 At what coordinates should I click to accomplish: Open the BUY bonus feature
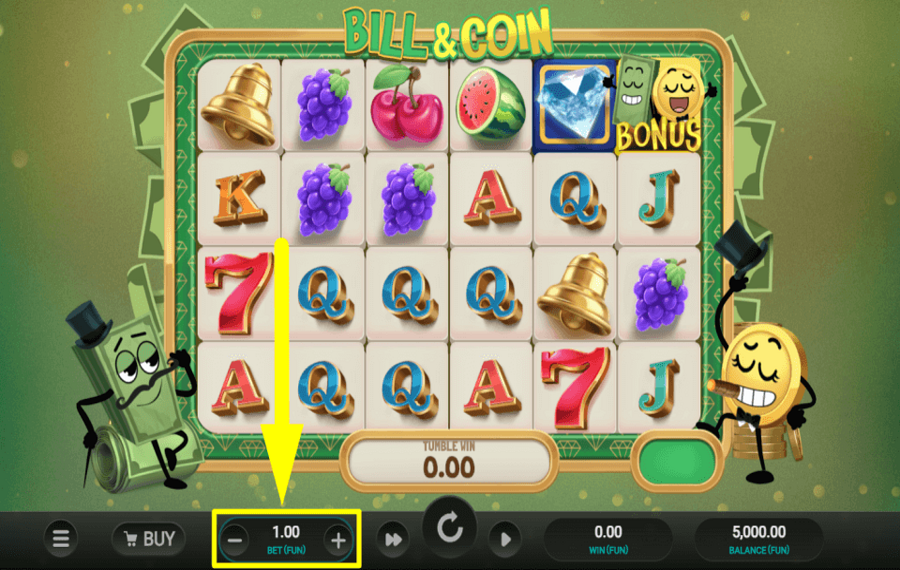(x=148, y=539)
